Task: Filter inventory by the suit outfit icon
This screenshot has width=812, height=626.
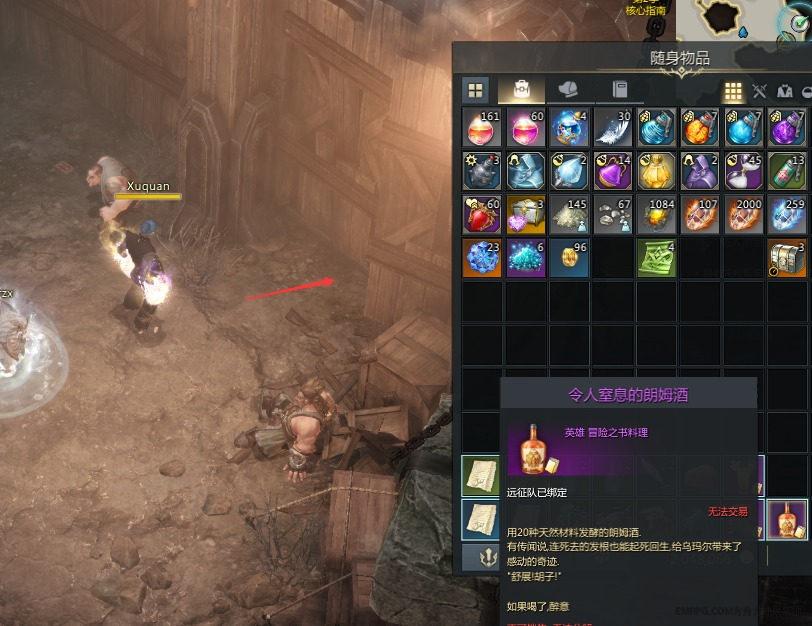Action: [x=783, y=91]
